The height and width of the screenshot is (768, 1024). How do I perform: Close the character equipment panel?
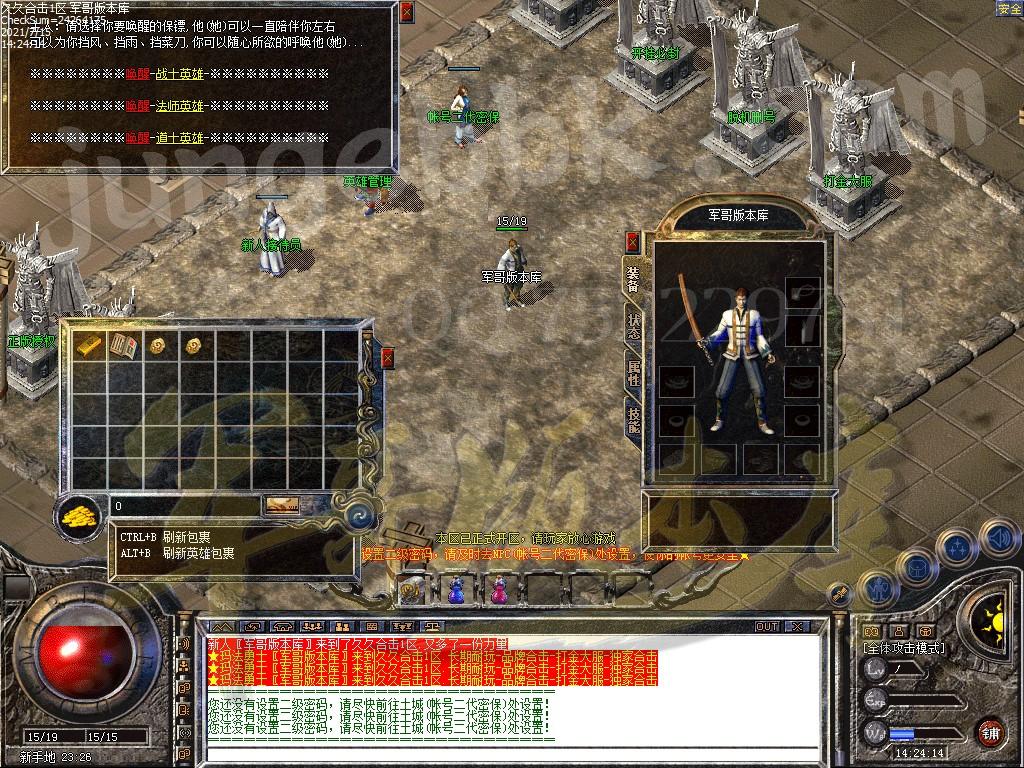click(x=632, y=241)
